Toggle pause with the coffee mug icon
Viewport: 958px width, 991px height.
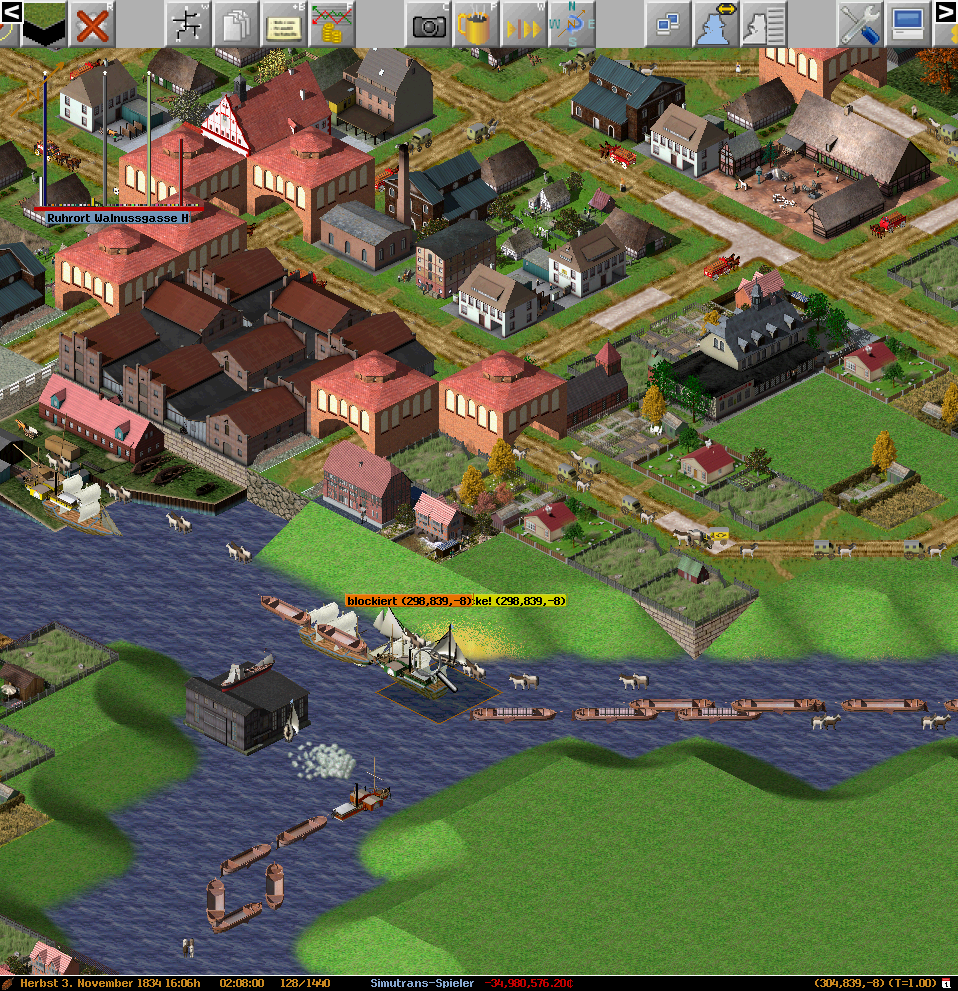[477, 22]
